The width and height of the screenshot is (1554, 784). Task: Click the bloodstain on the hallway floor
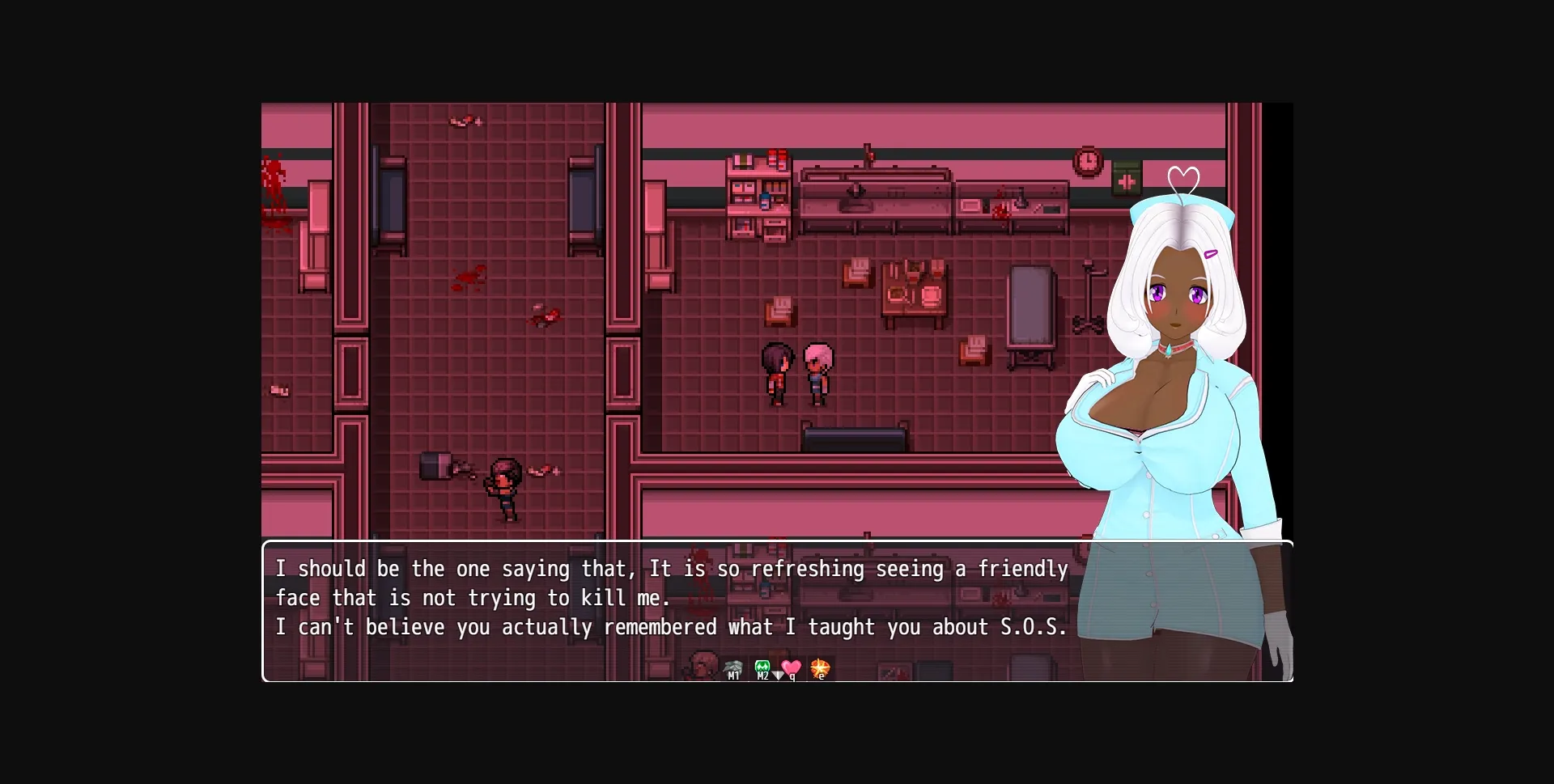[x=469, y=279]
